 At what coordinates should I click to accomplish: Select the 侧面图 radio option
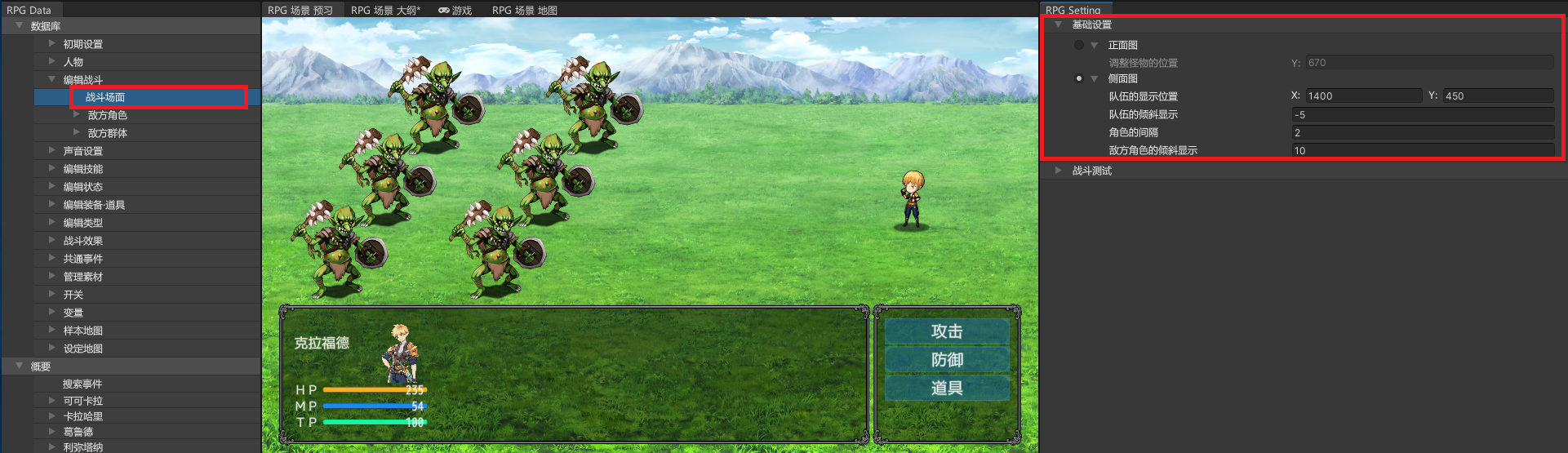coord(1079,78)
